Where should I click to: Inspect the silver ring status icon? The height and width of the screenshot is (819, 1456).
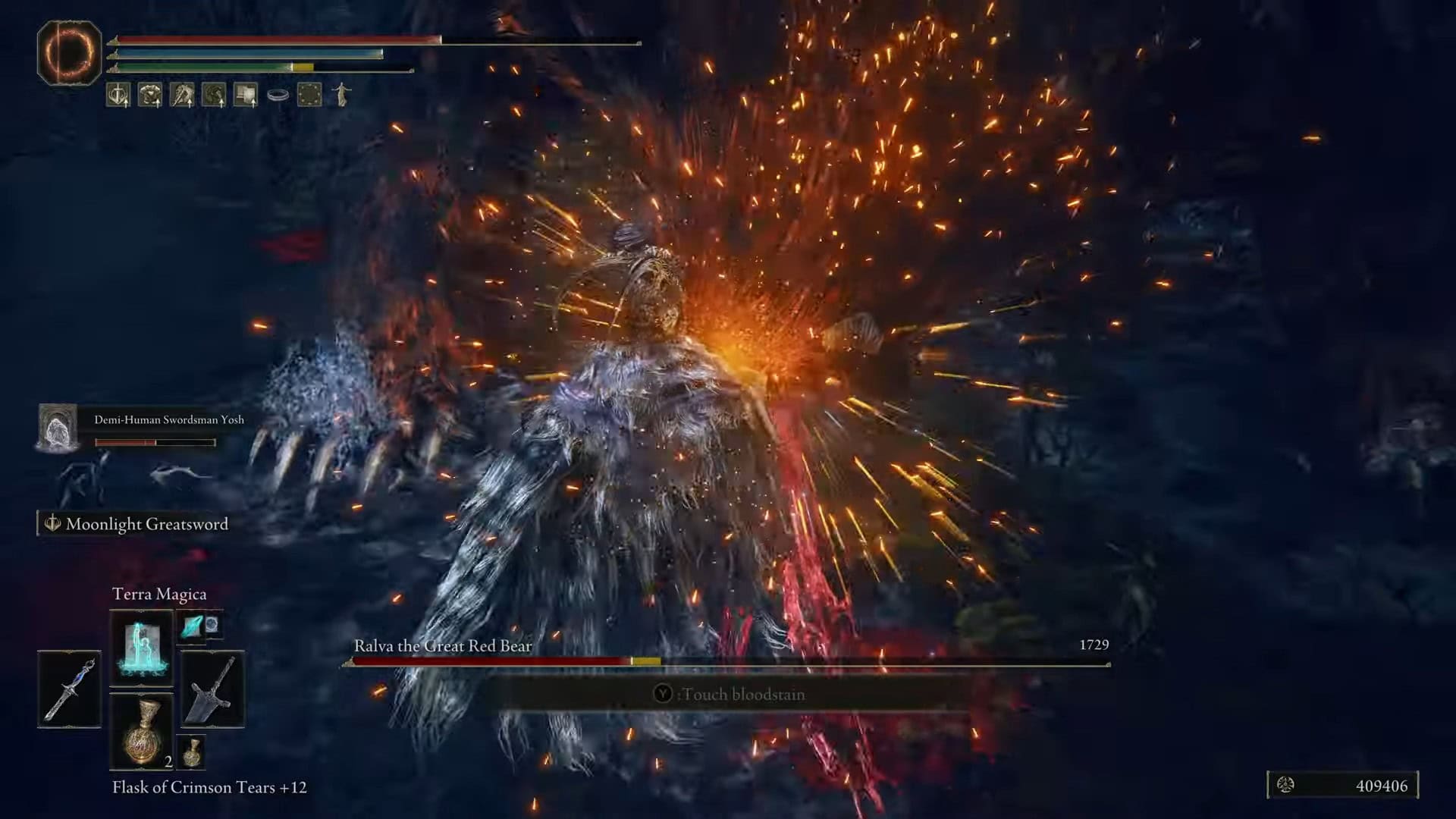pos(278,96)
